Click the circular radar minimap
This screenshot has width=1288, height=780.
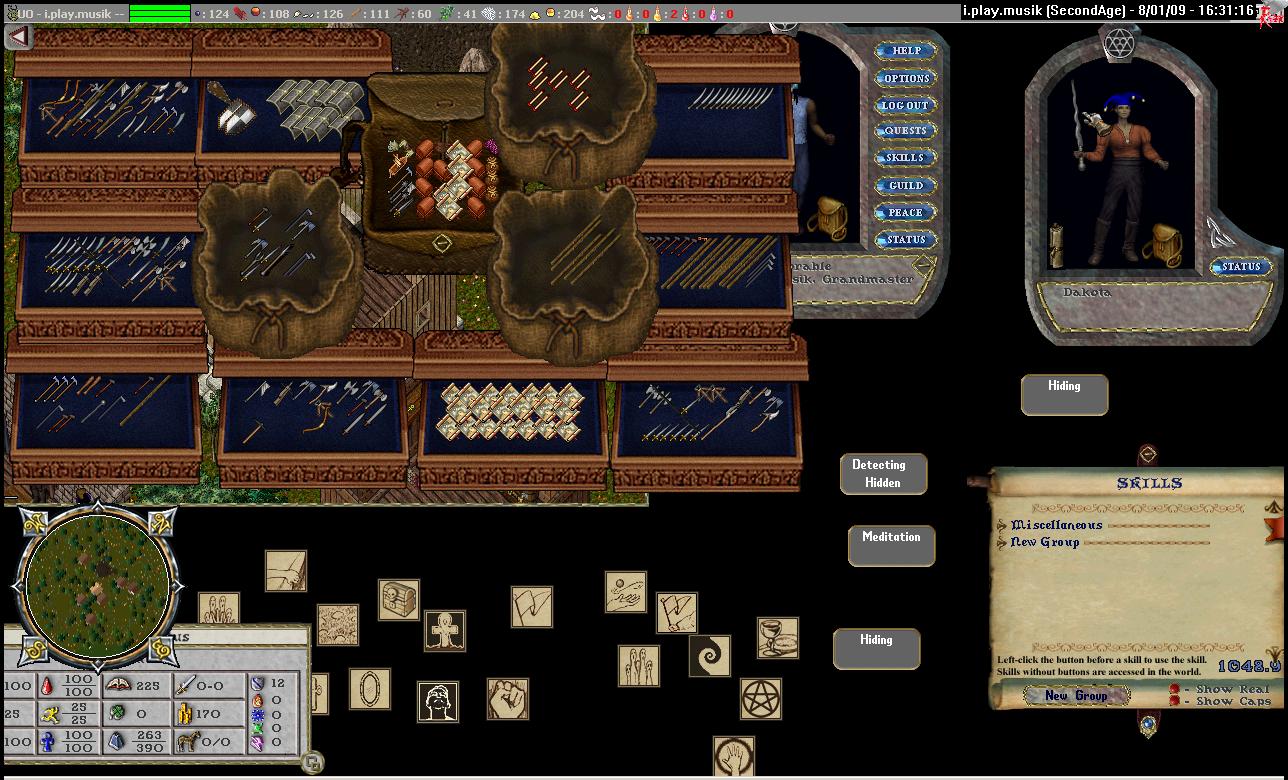tap(97, 585)
